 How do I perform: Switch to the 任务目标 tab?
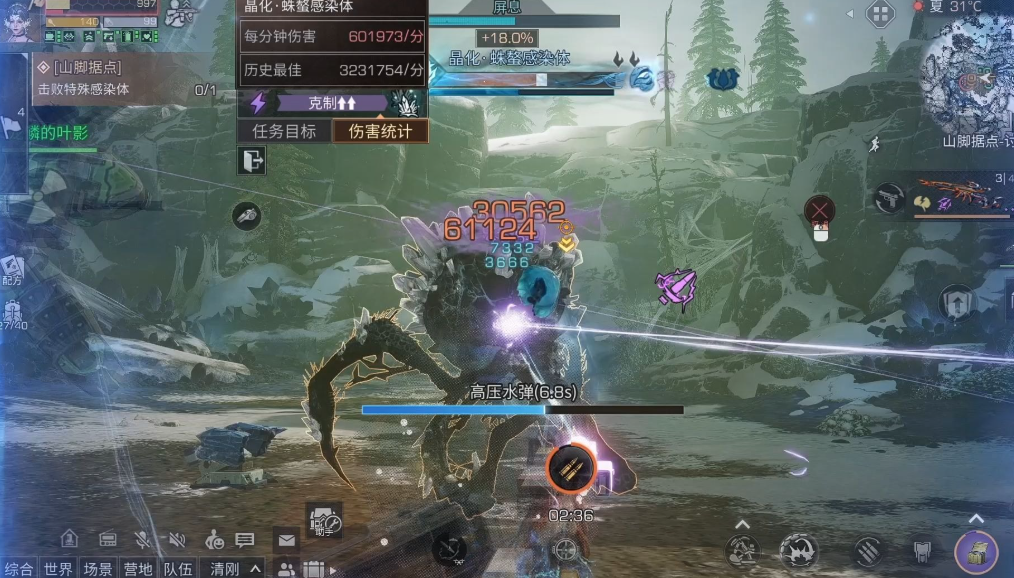click(284, 131)
